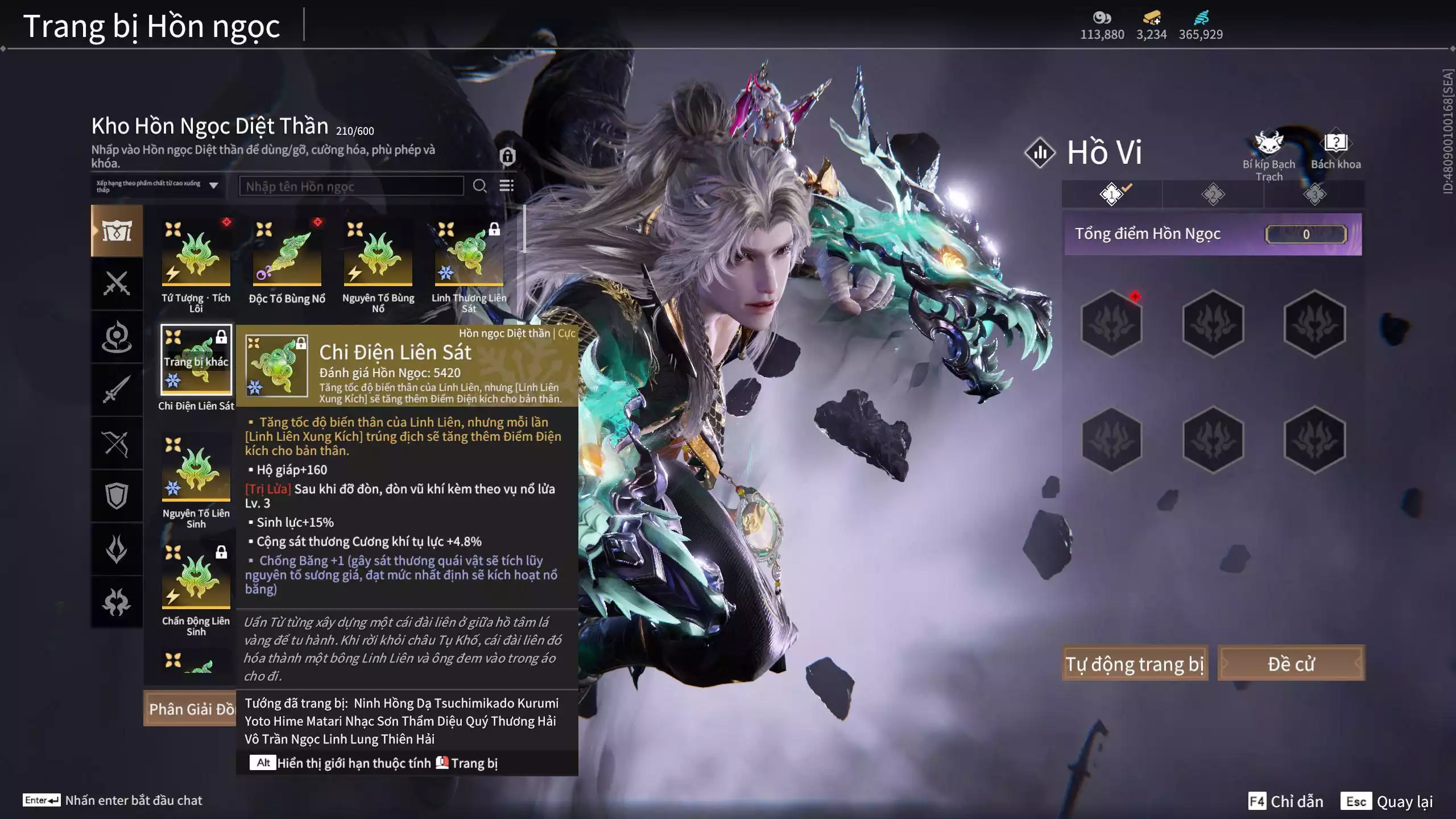Open the list filter options icon

pyautogui.click(x=506, y=186)
